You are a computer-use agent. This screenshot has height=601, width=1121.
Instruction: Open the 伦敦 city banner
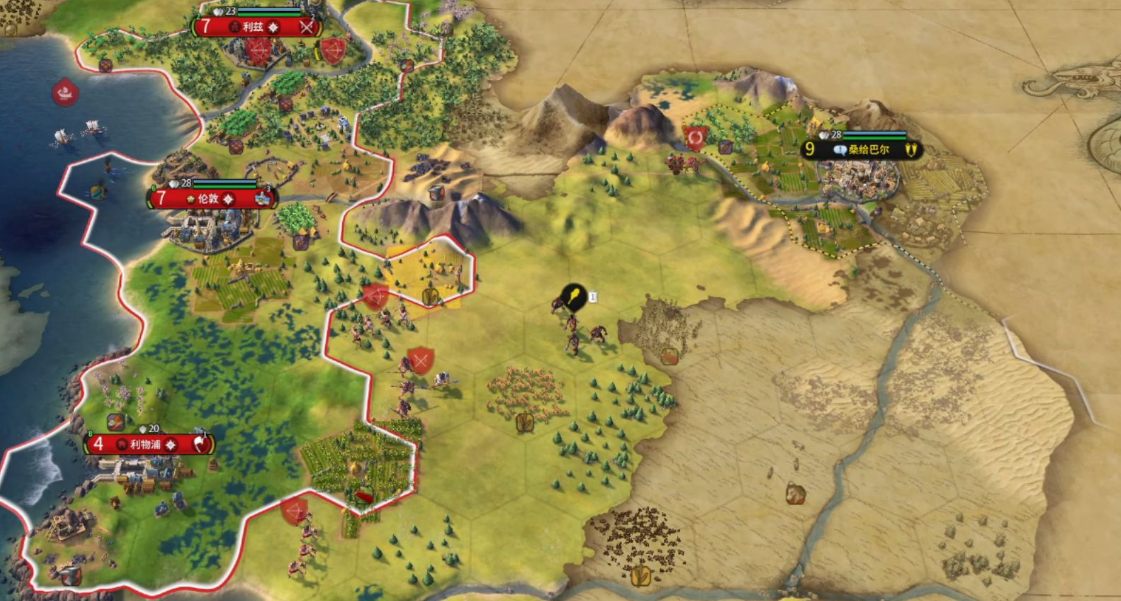coord(207,198)
